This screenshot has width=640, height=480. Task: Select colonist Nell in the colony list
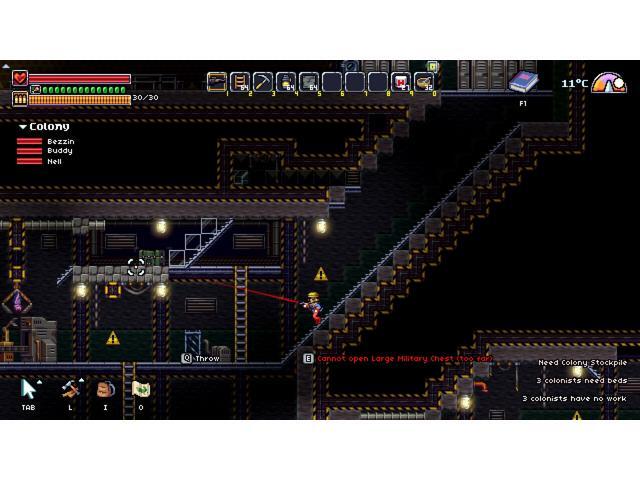pyautogui.click(x=54, y=161)
